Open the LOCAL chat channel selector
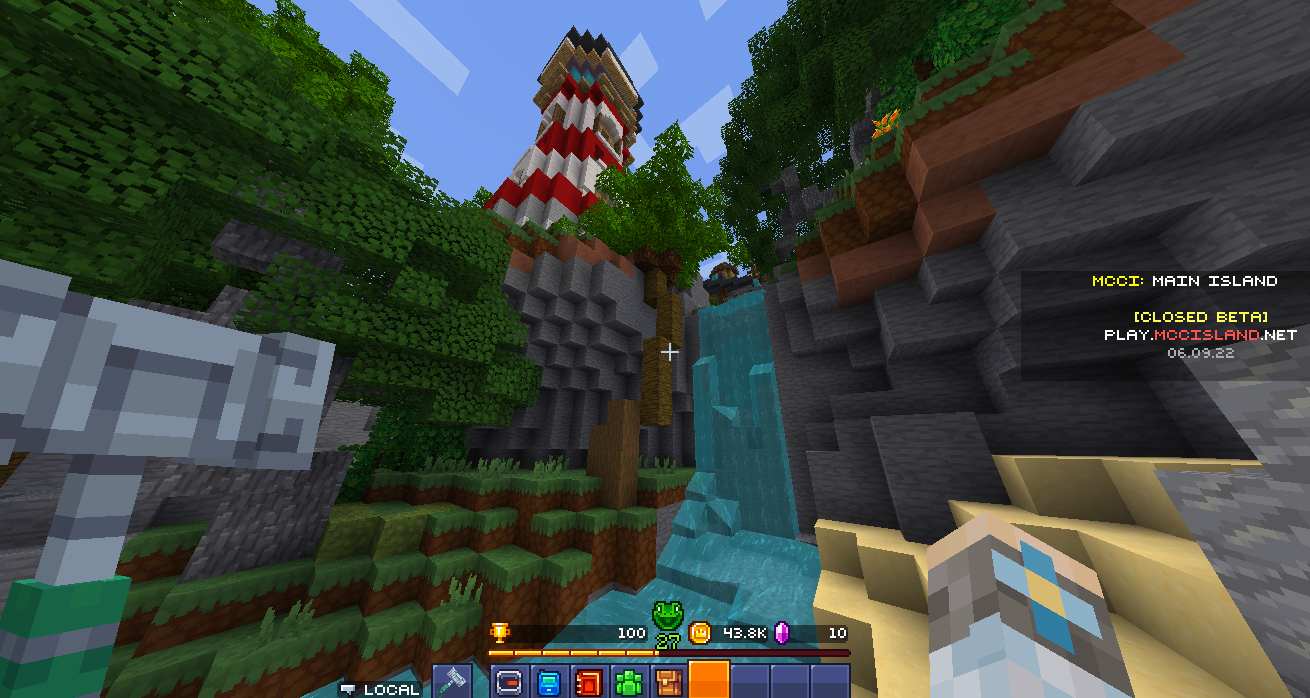1310x698 pixels. tap(380, 689)
